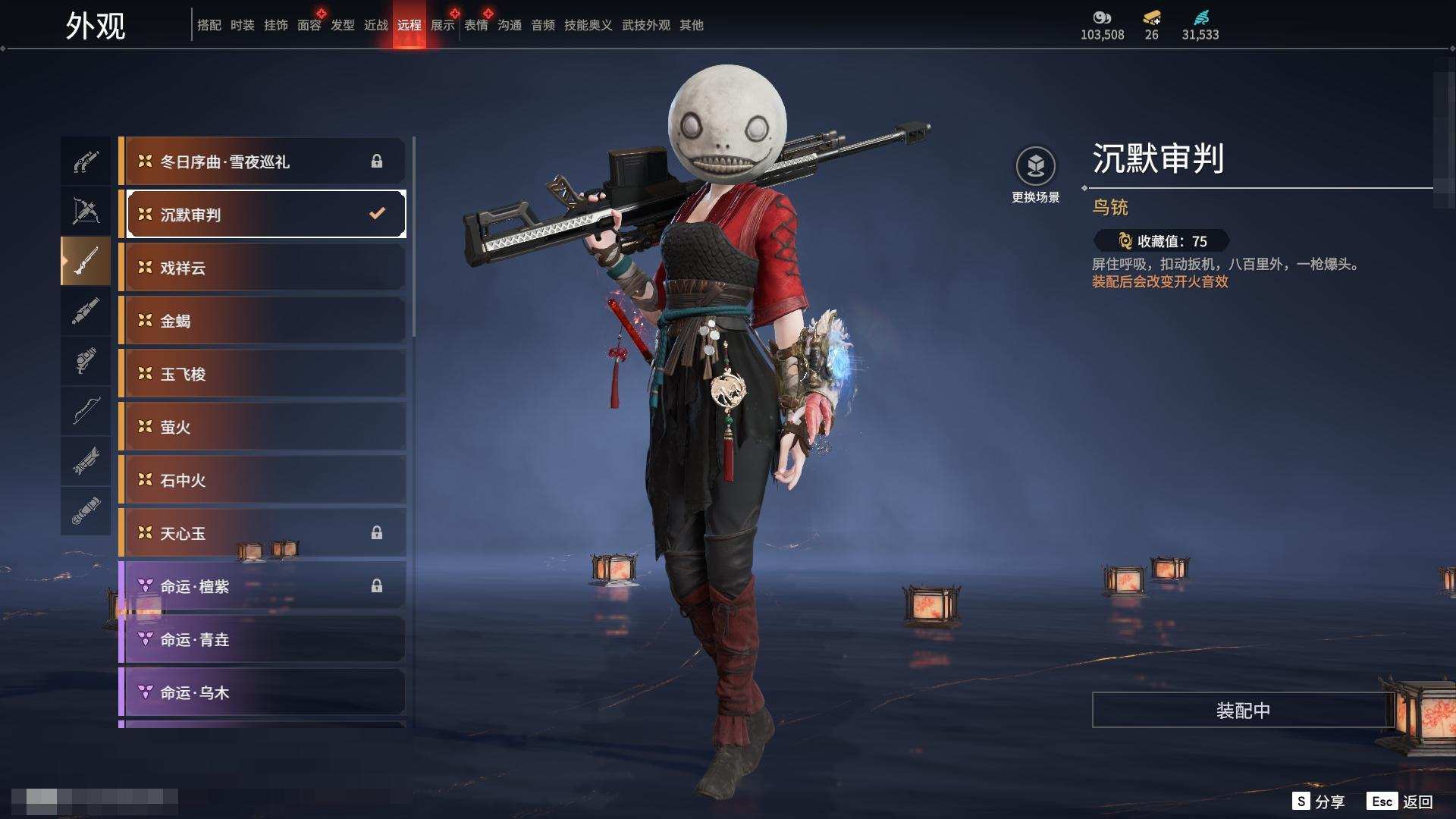1456x819 pixels.
Task: Switch to the 近战 weapon tab
Action: [x=375, y=25]
